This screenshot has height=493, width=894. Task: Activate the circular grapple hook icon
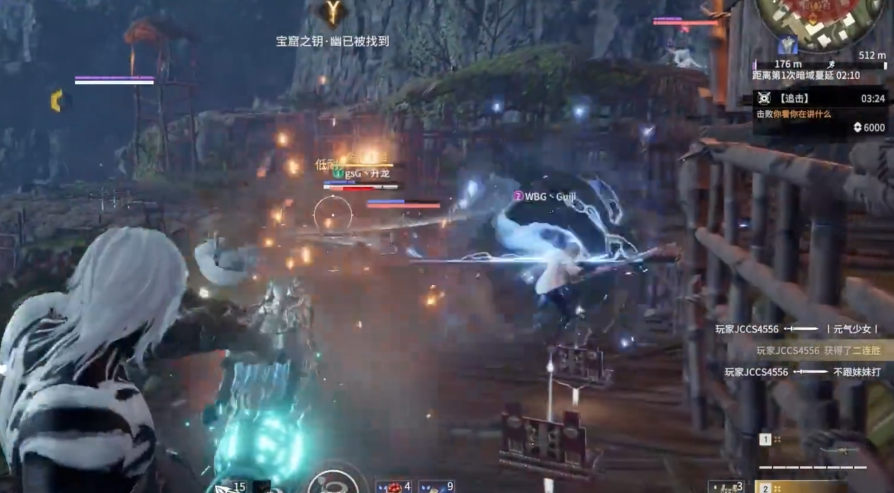[333, 483]
